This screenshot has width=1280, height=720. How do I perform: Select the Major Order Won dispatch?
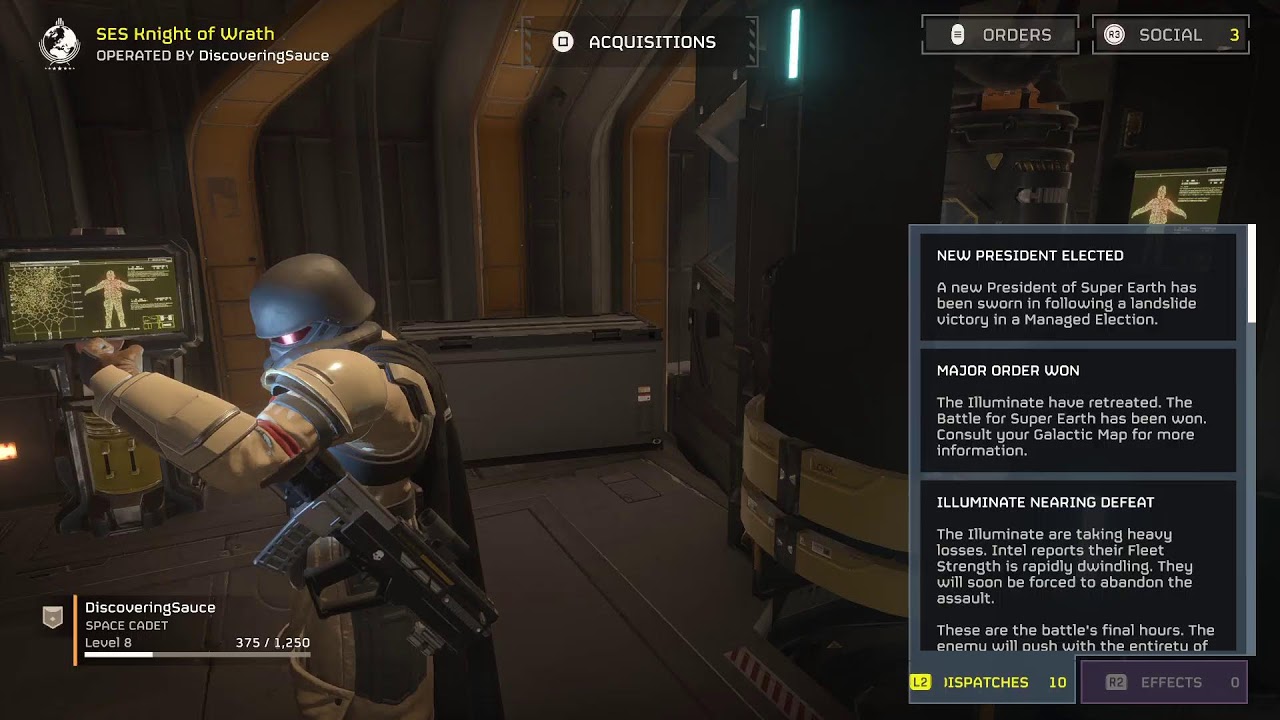[x=1078, y=410]
